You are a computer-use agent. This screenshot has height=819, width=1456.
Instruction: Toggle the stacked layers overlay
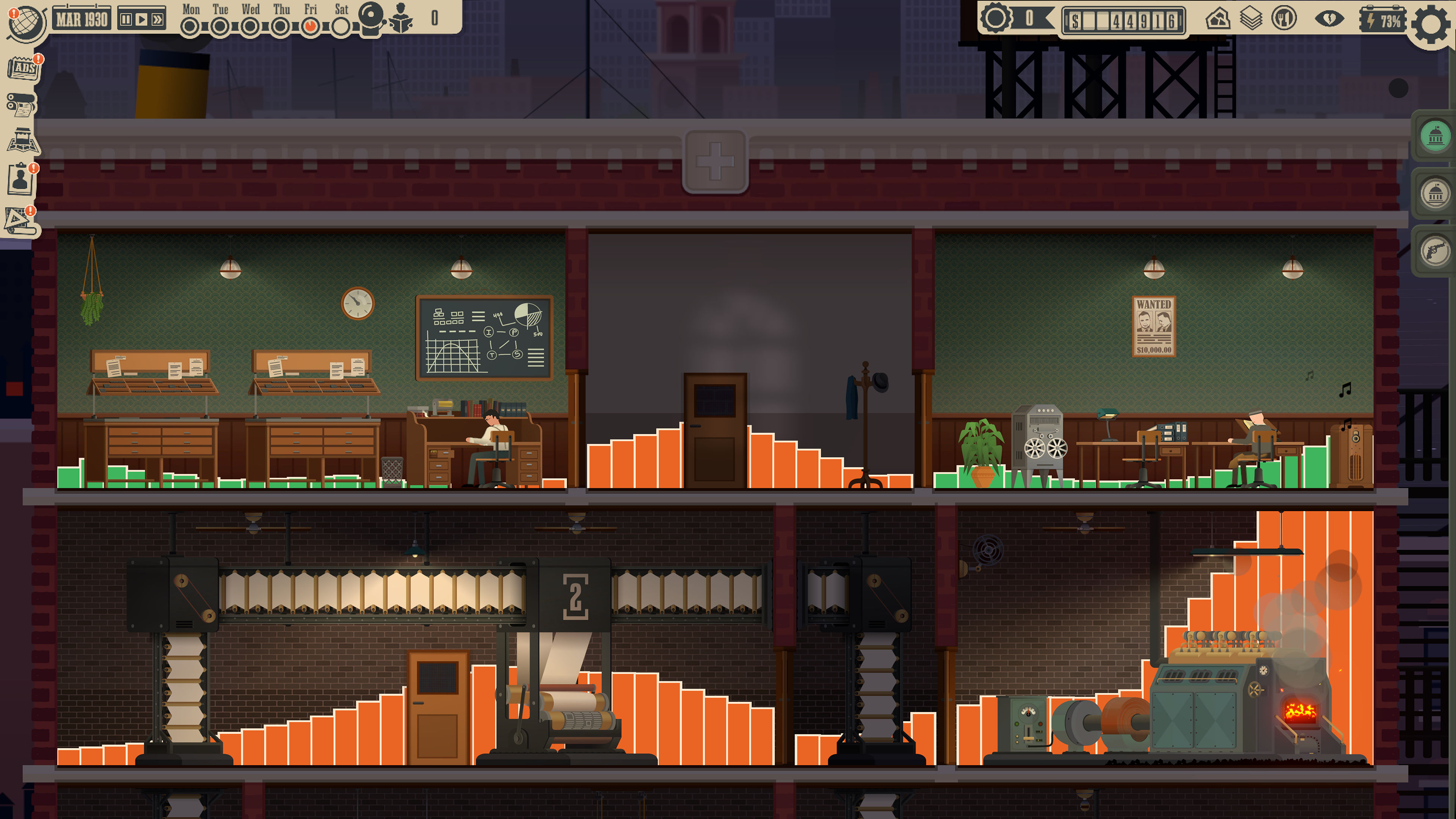1251,19
